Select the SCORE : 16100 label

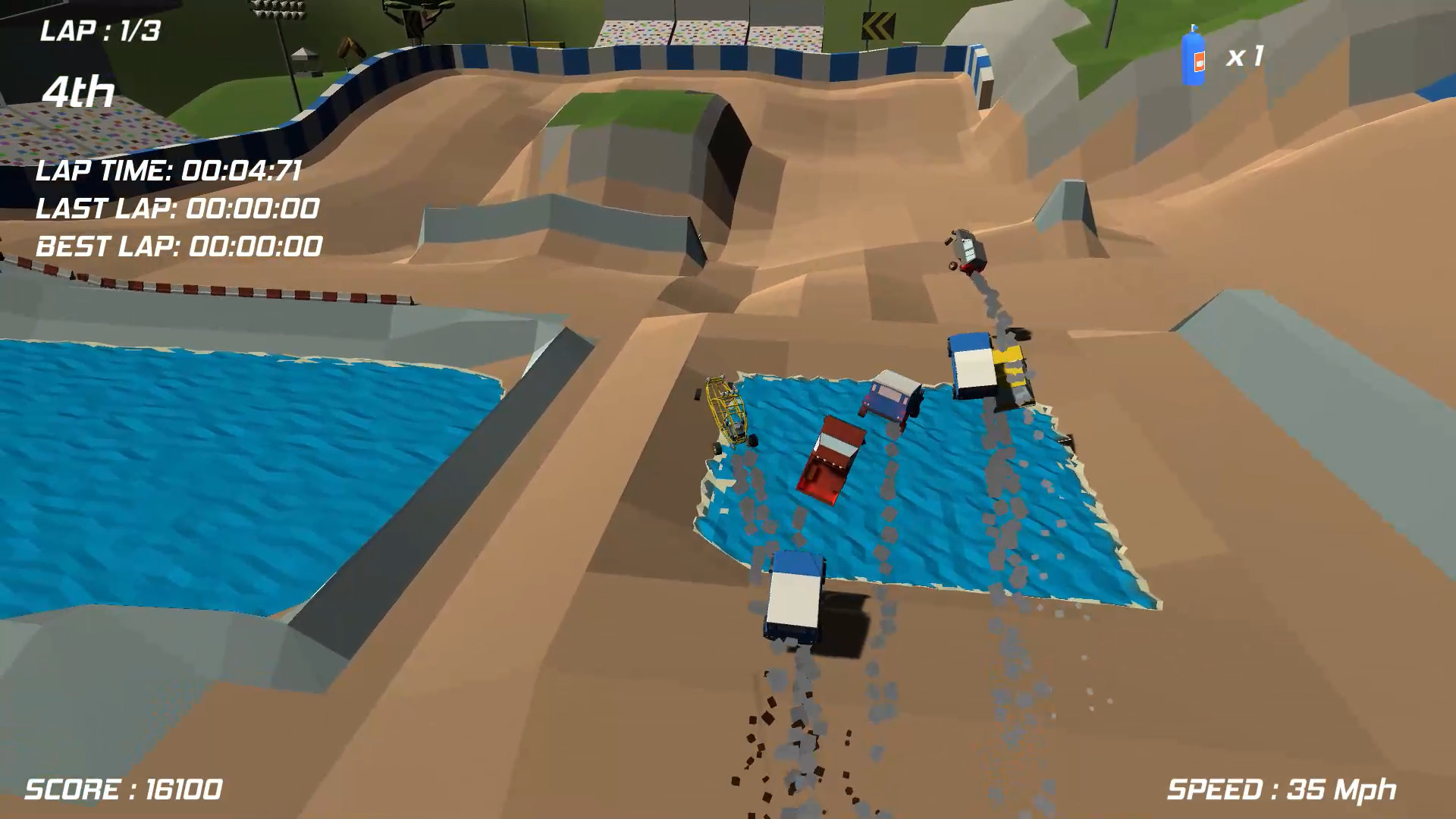(x=121, y=790)
